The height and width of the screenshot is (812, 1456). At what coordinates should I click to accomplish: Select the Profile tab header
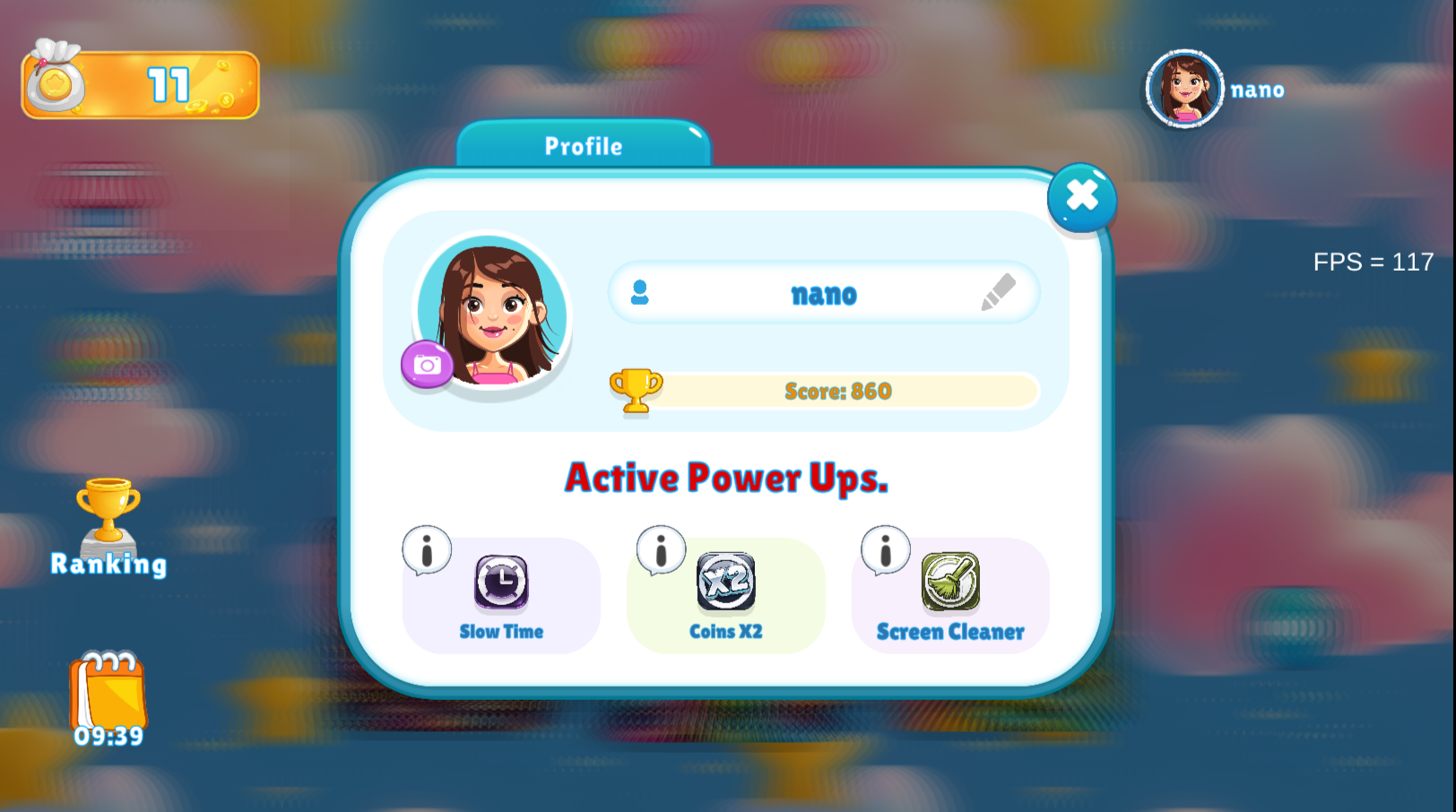[583, 146]
